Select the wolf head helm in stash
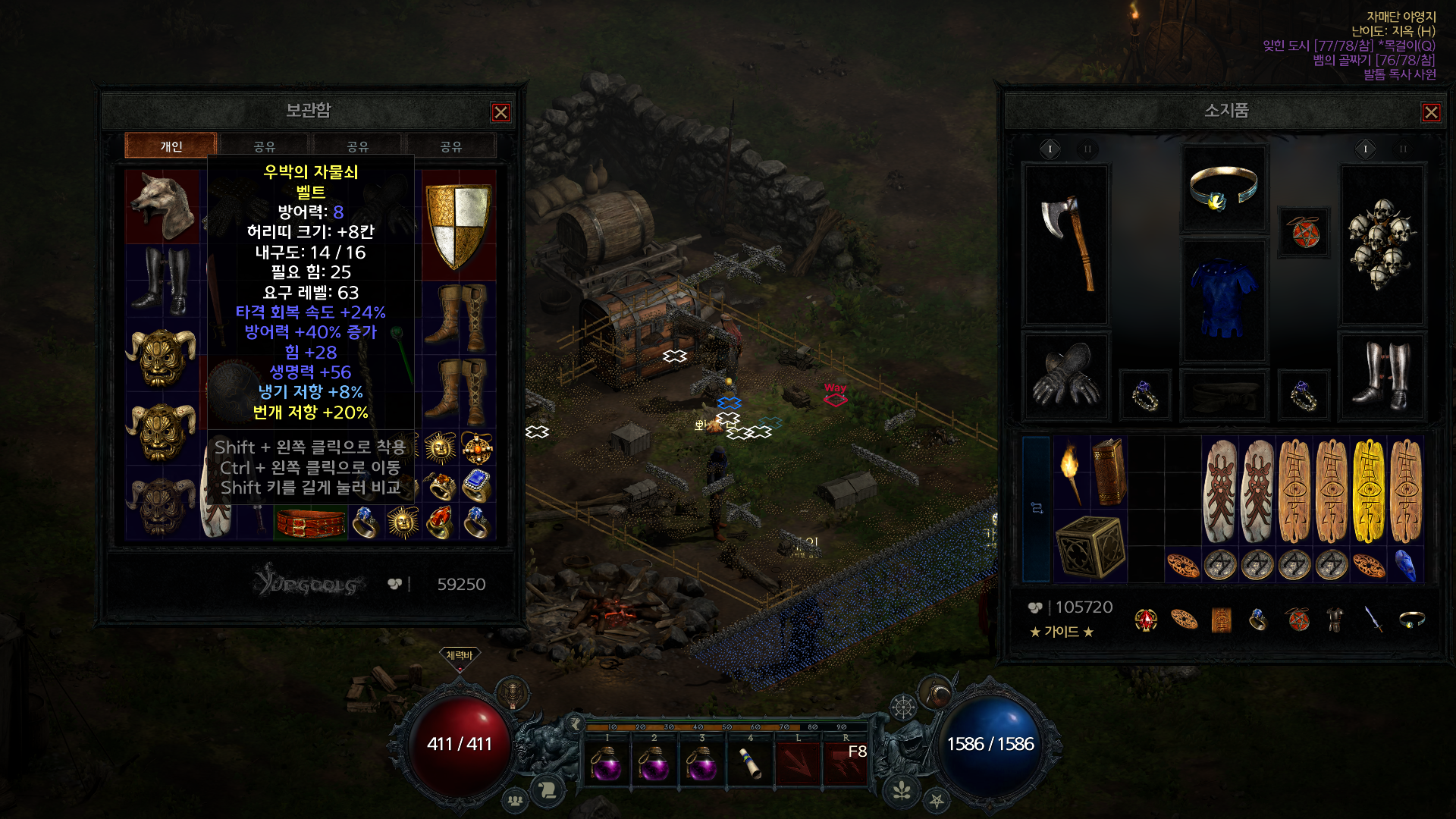 (162, 206)
